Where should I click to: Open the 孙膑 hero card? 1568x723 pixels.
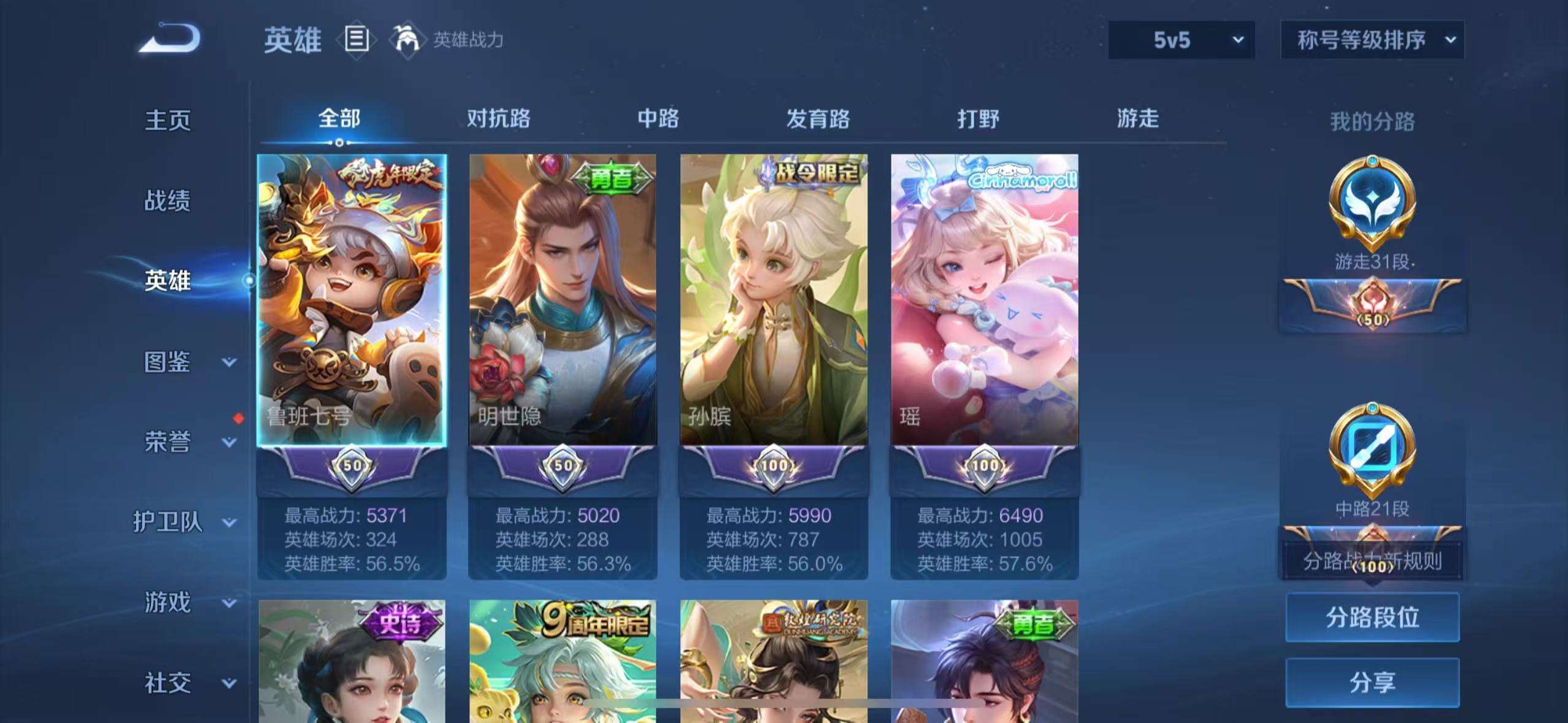(x=774, y=300)
